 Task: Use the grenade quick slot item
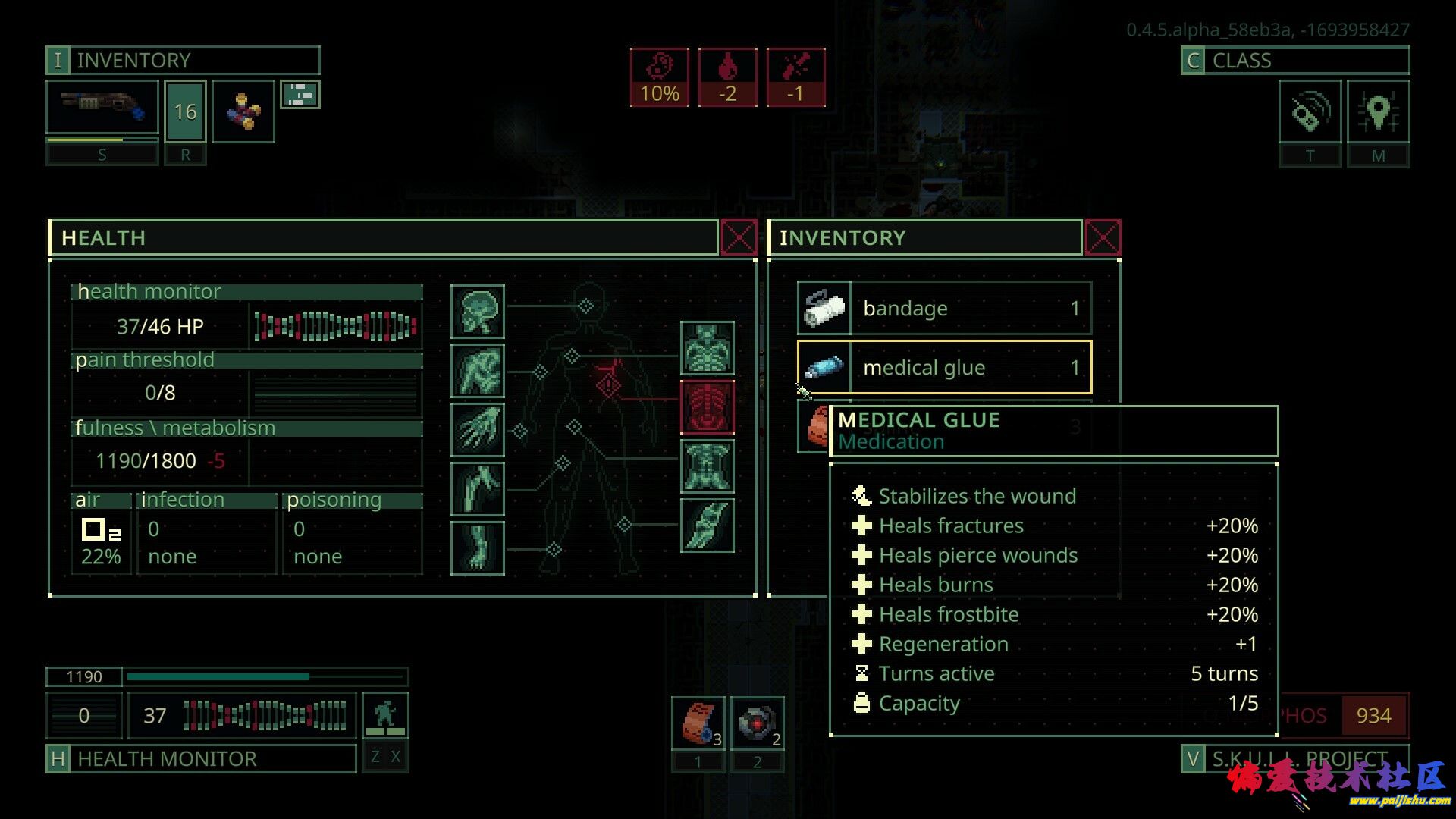pos(757,723)
